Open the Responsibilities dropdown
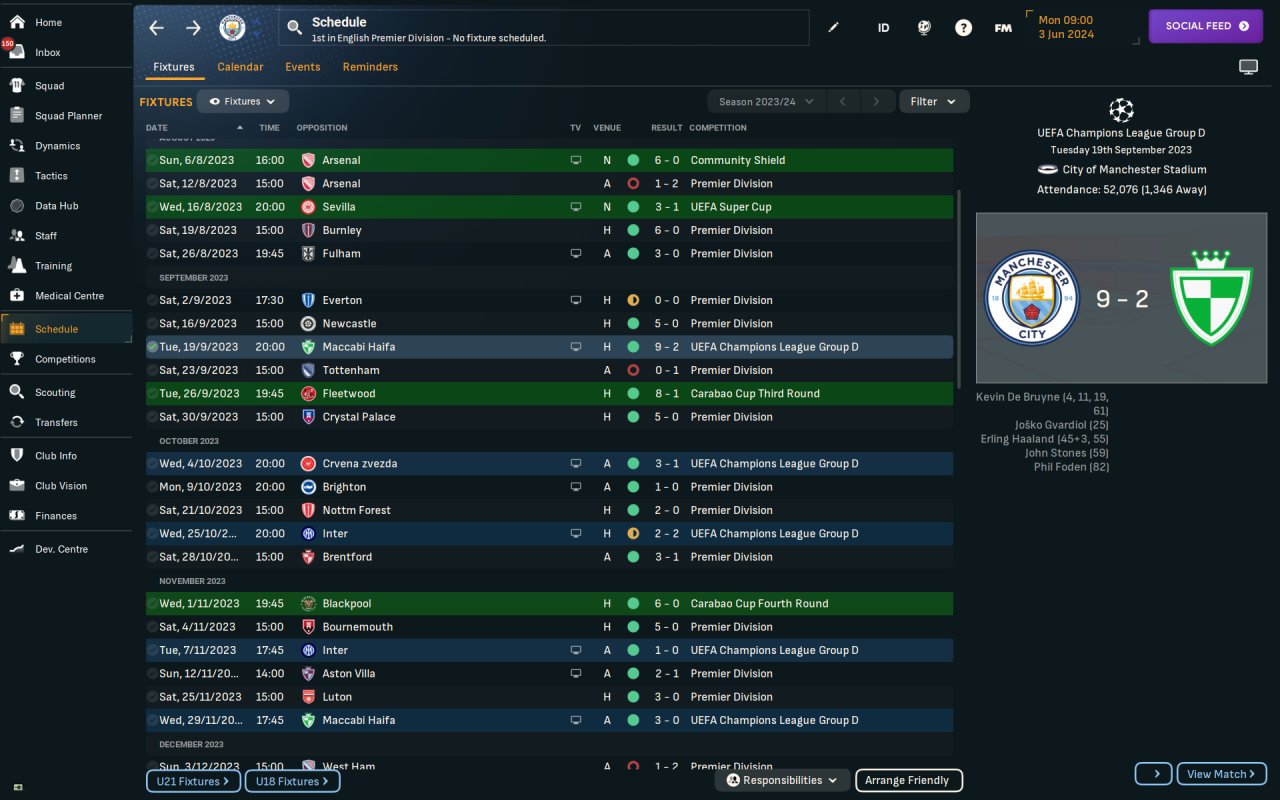 [782, 780]
